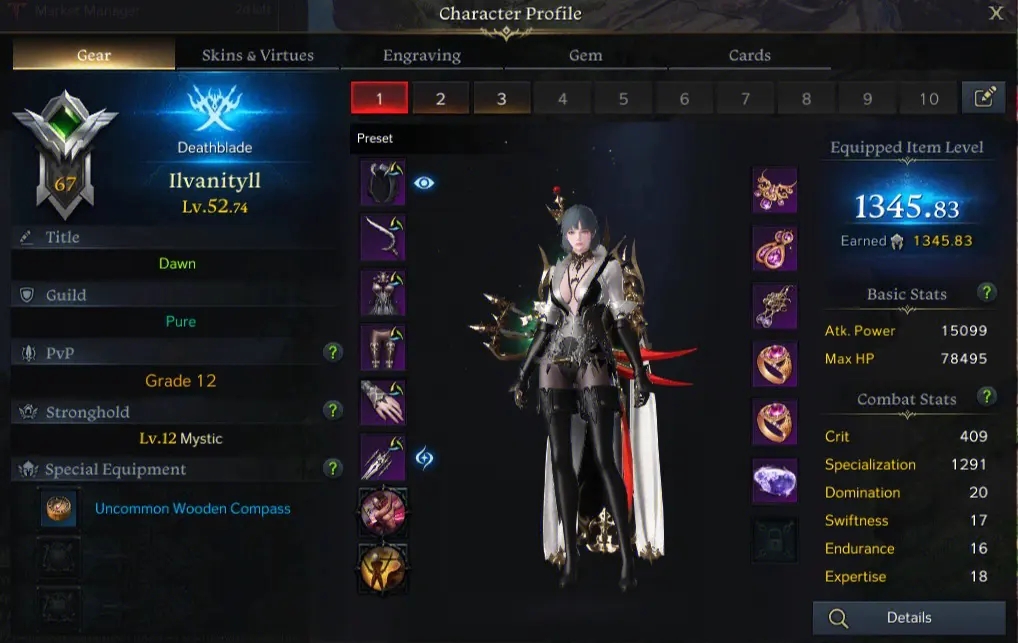Click the Basic Stats help icon

(x=987, y=292)
